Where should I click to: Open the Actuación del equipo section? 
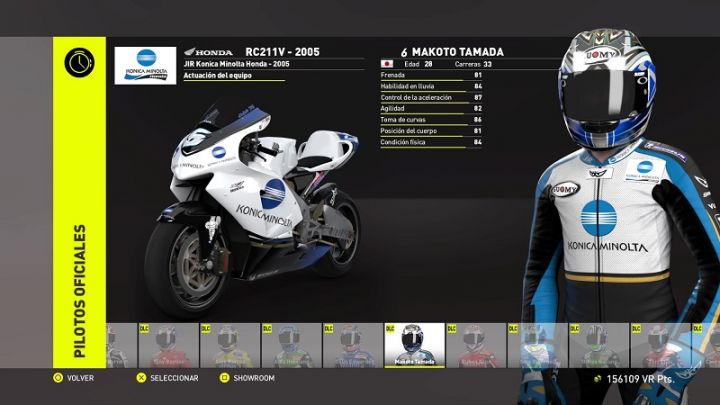pyautogui.click(x=217, y=77)
